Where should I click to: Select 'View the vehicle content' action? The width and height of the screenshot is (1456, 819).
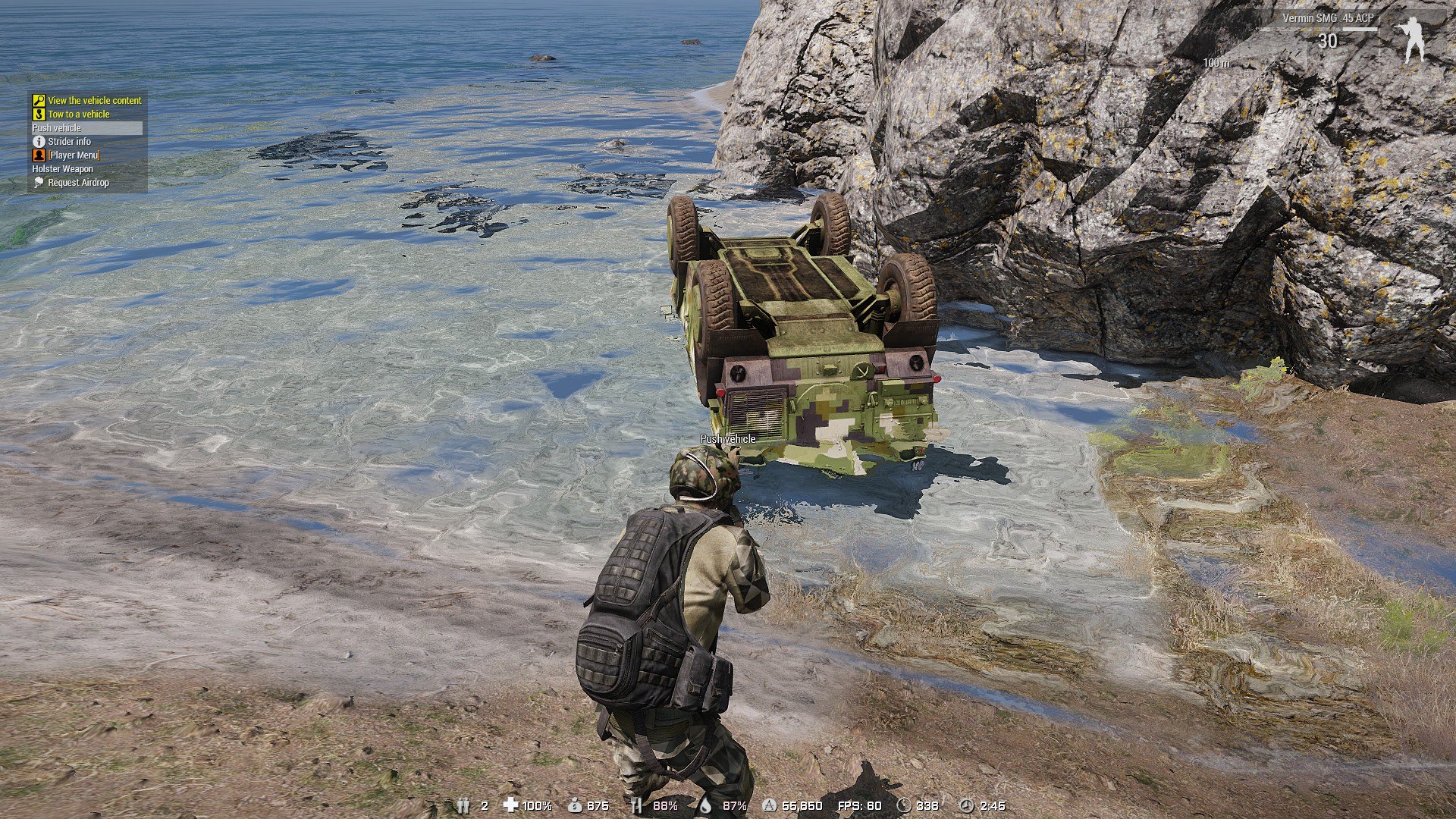(94, 100)
